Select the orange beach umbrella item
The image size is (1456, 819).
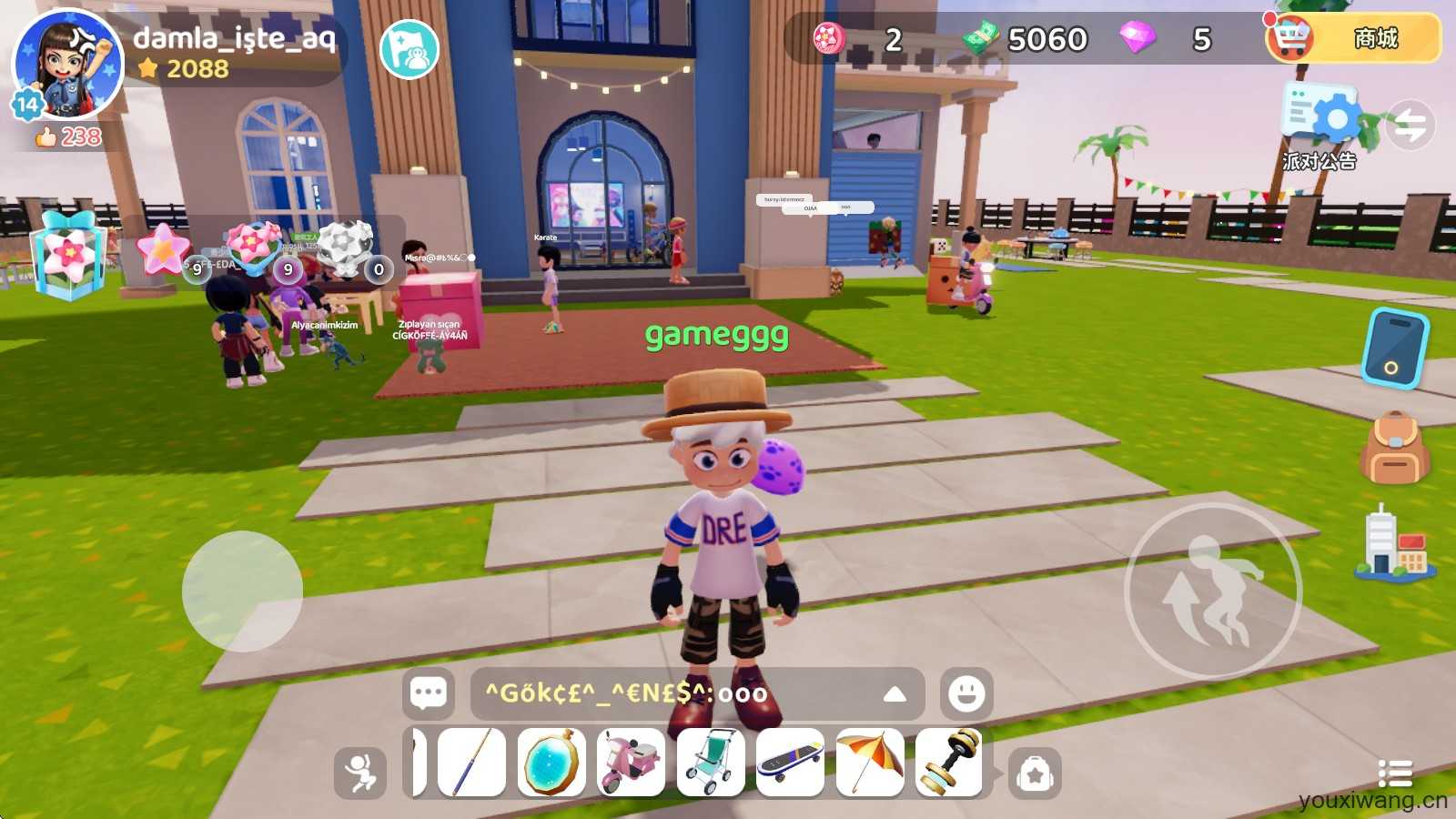pyautogui.click(x=870, y=763)
